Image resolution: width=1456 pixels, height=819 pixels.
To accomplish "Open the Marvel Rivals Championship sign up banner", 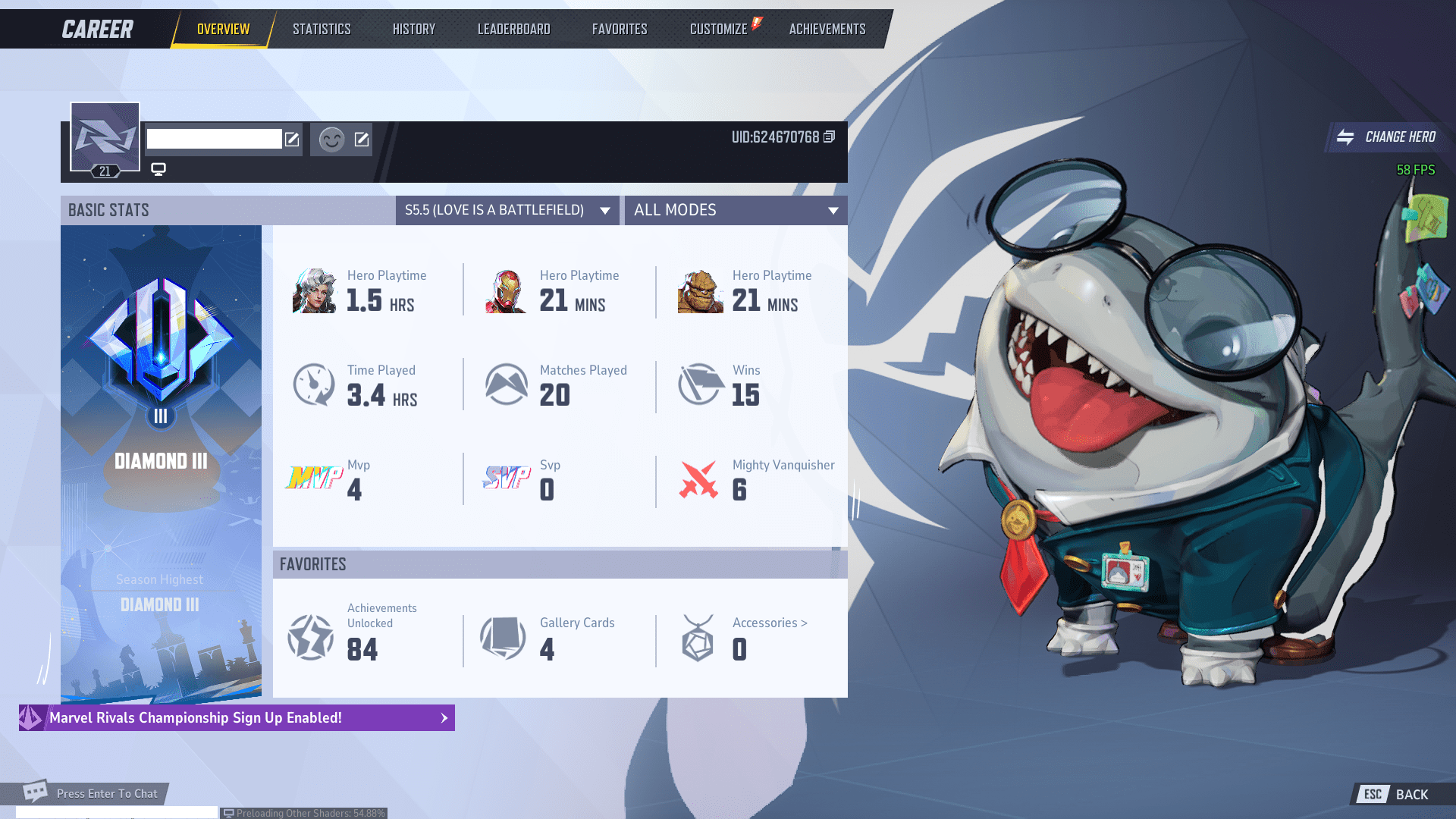I will 237,717.
